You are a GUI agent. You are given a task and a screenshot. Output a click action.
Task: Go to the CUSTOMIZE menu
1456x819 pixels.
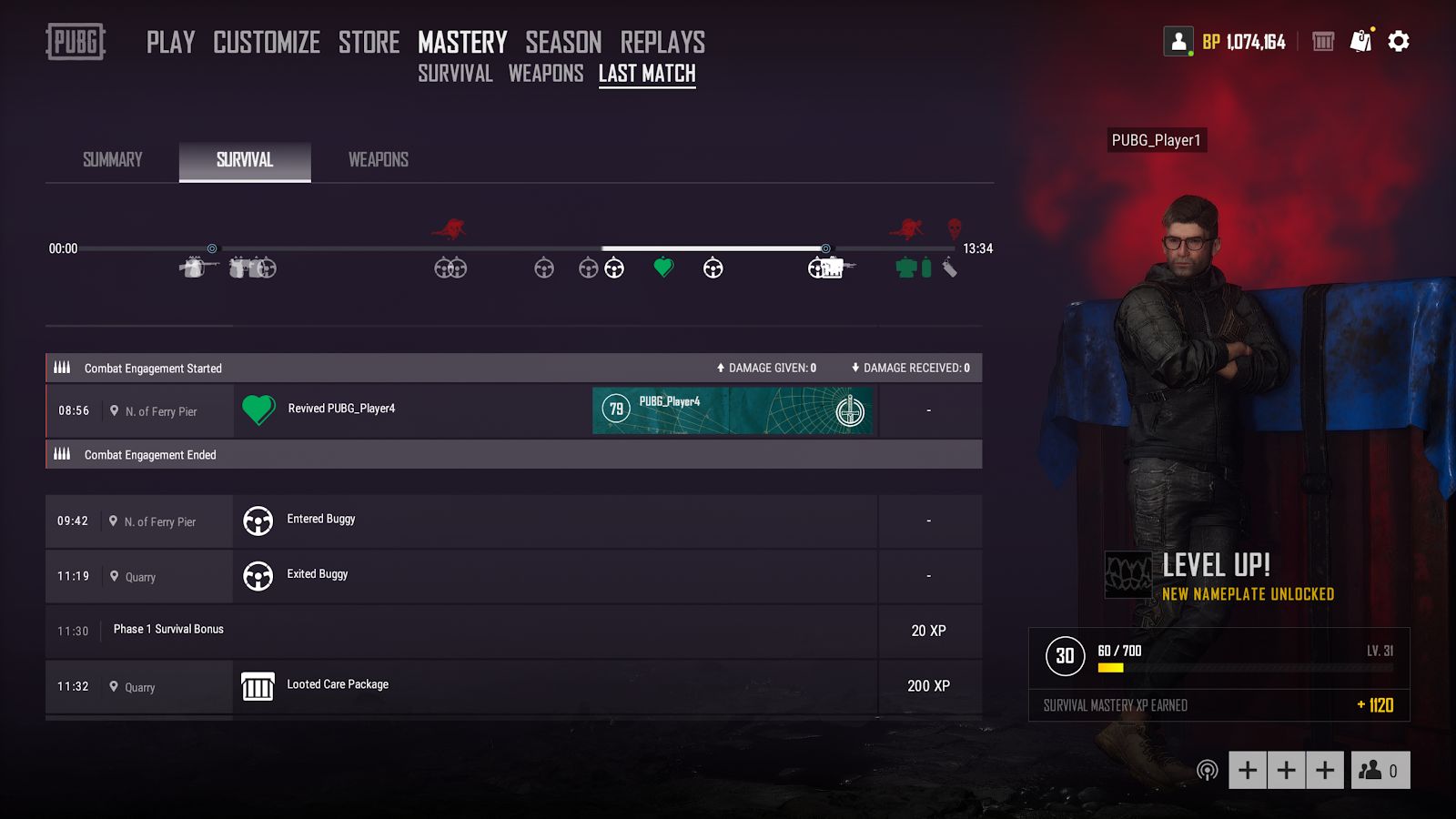(267, 42)
